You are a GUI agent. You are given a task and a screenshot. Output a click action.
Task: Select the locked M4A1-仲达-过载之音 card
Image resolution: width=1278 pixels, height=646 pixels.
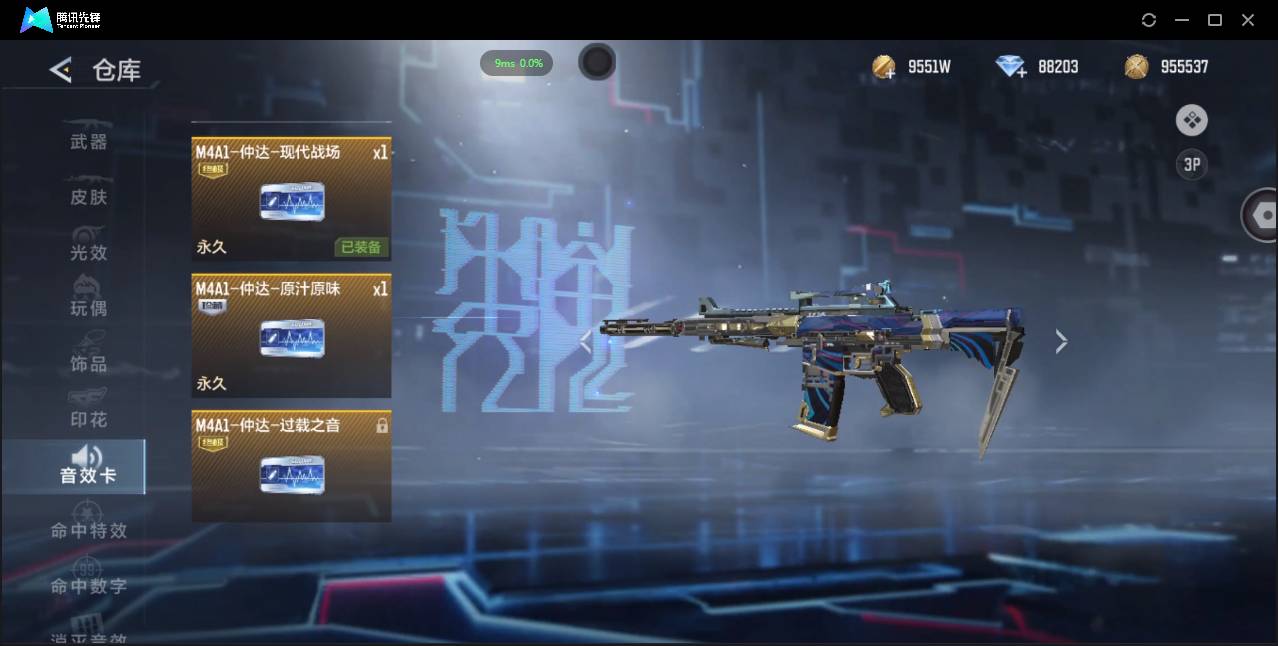291,466
